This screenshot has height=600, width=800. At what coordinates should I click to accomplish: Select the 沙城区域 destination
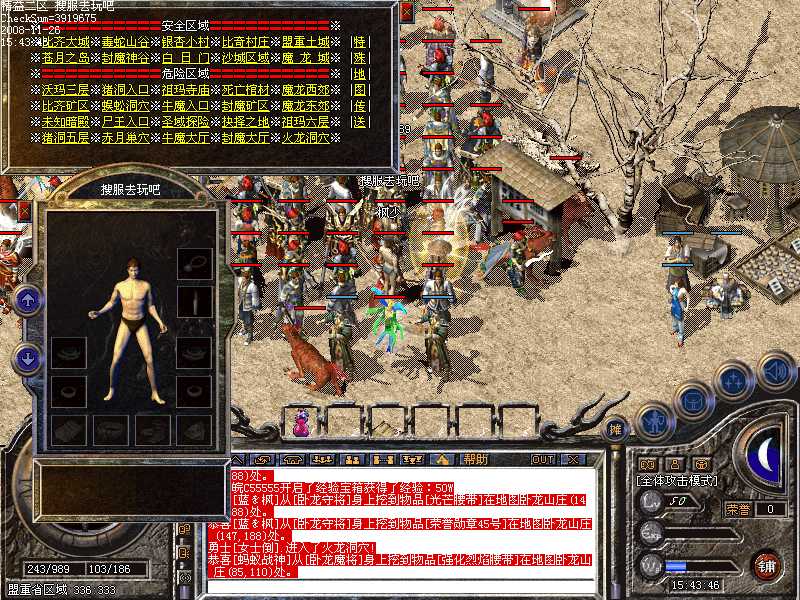245,59
